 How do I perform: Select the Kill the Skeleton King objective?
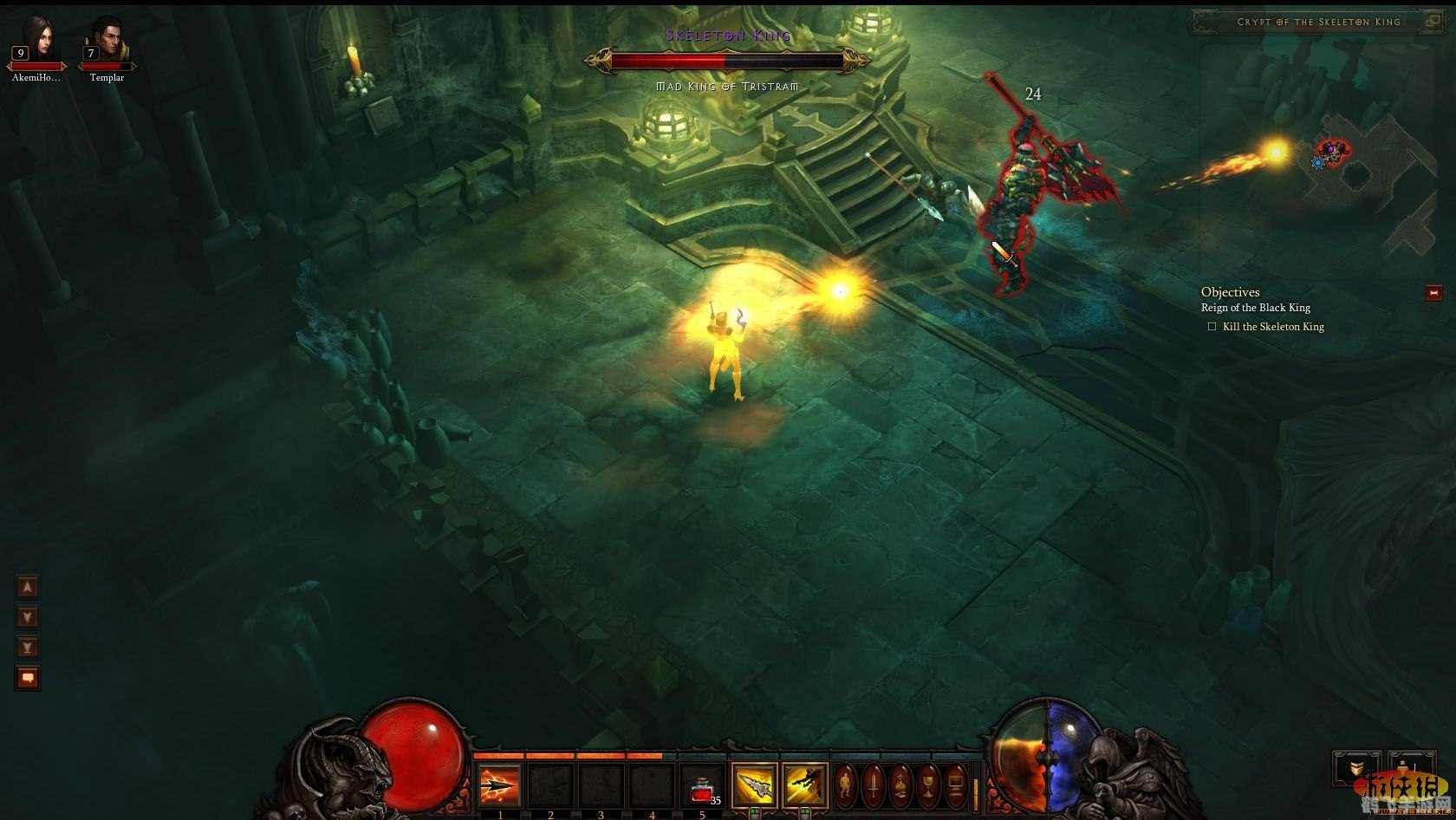[x=1272, y=327]
